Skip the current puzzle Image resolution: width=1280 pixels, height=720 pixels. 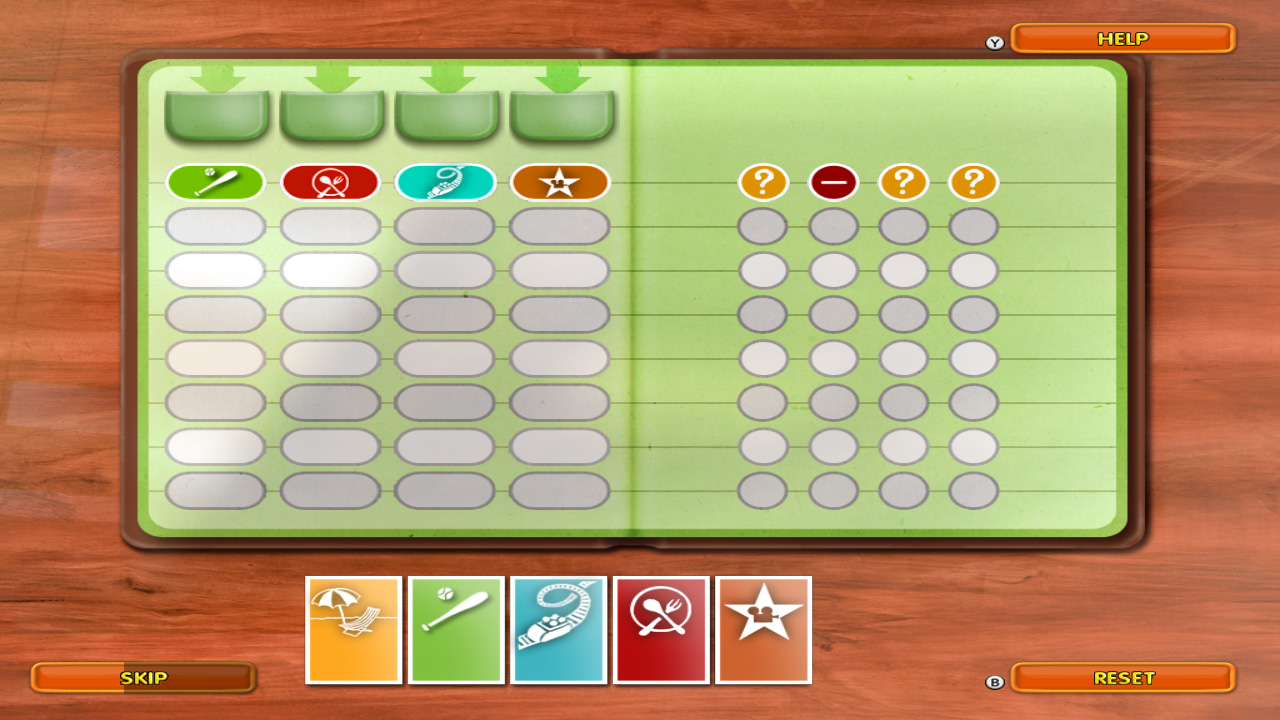click(143, 679)
